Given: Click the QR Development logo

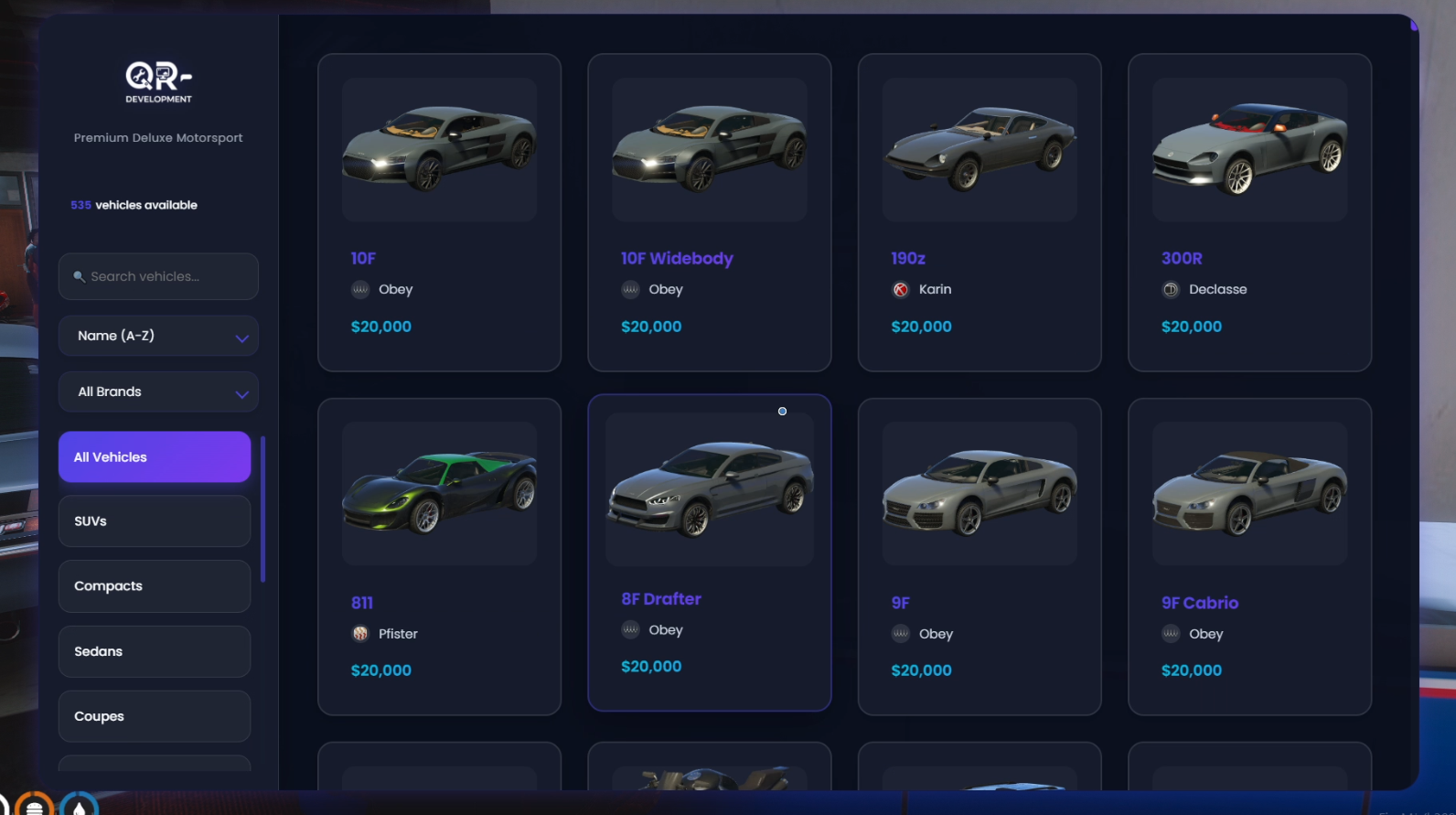Looking at the screenshot, I should coord(157,80).
